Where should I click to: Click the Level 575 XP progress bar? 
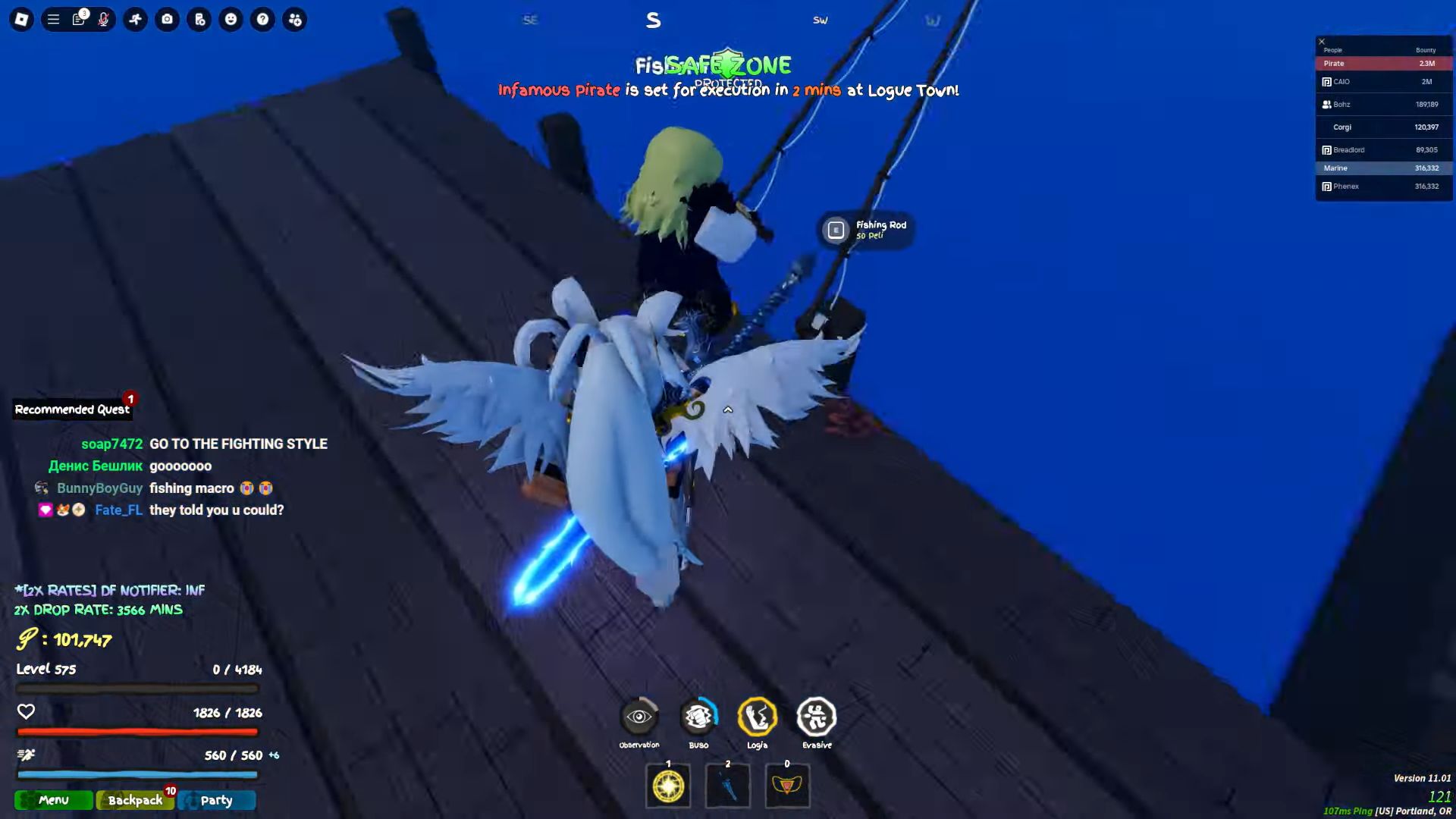pyautogui.click(x=136, y=688)
